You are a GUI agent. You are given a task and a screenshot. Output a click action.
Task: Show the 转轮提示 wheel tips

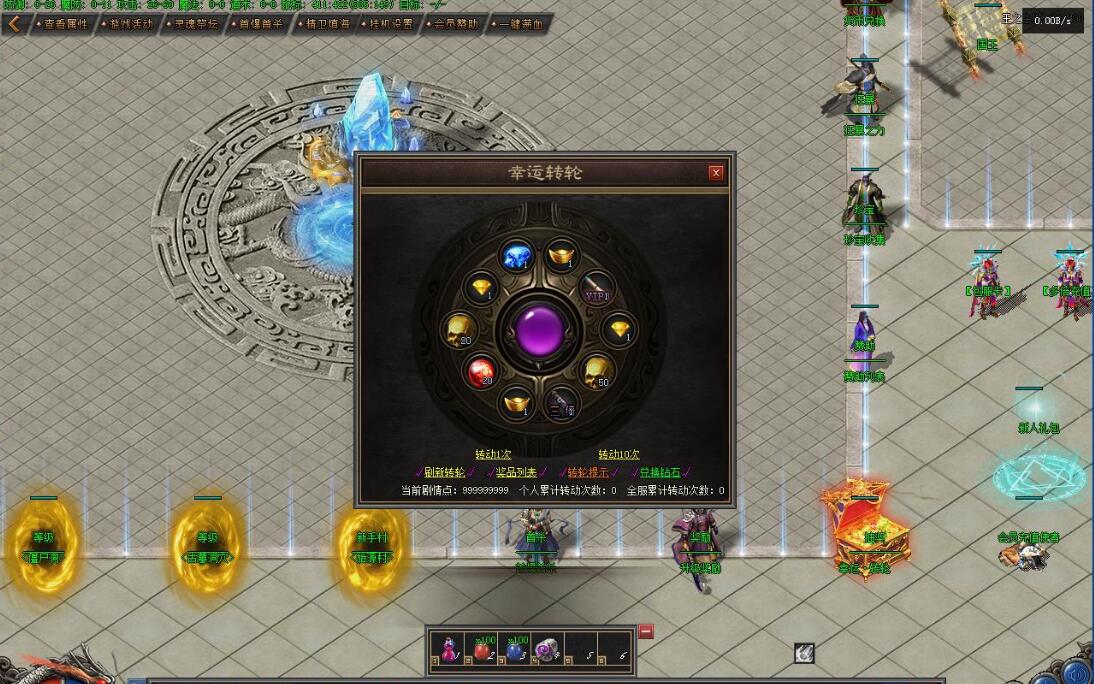(x=588, y=472)
